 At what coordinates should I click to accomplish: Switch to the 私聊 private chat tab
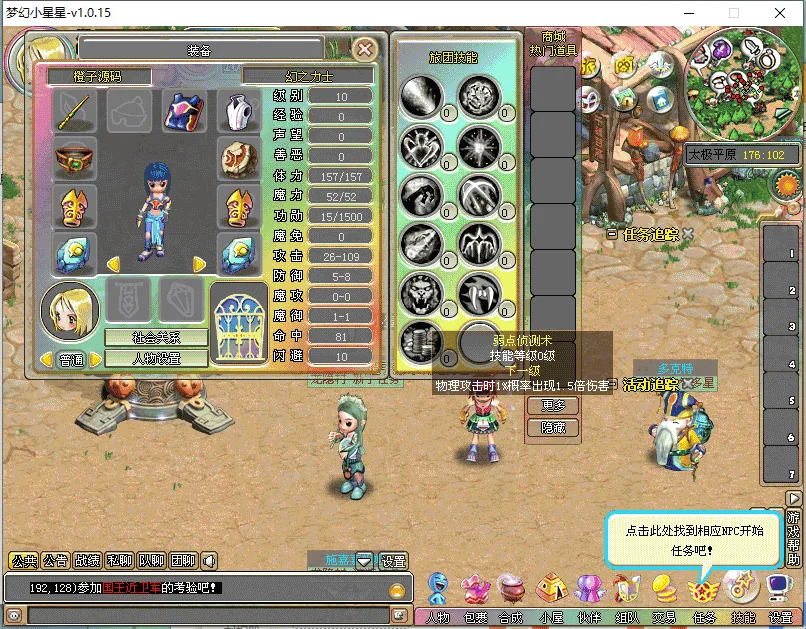pyautogui.click(x=118, y=561)
